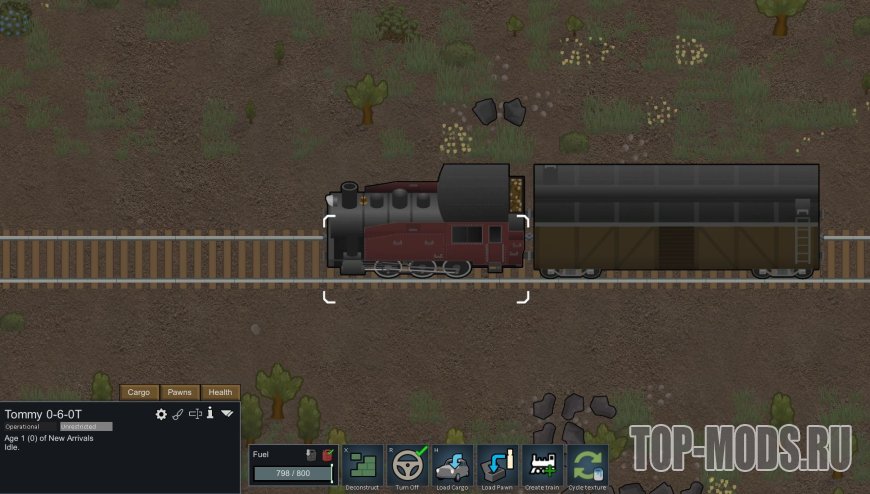Turn Off the train engine
The width and height of the screenshot is (870, 494).
[x=408, y=465]
